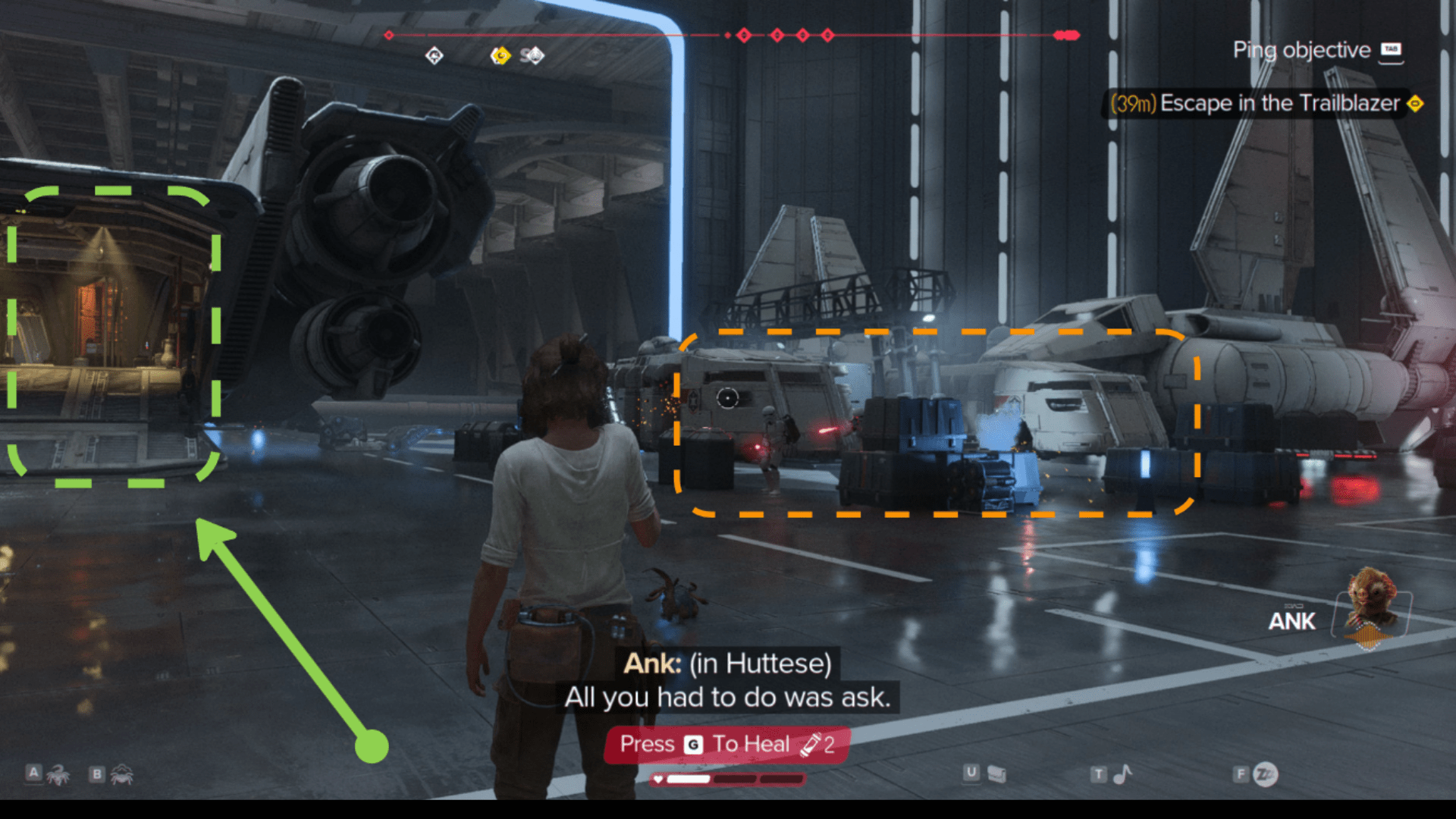Select the sleeping Zz icon
Viewport: 1456px width, 819px height.
click(1265, 773)
